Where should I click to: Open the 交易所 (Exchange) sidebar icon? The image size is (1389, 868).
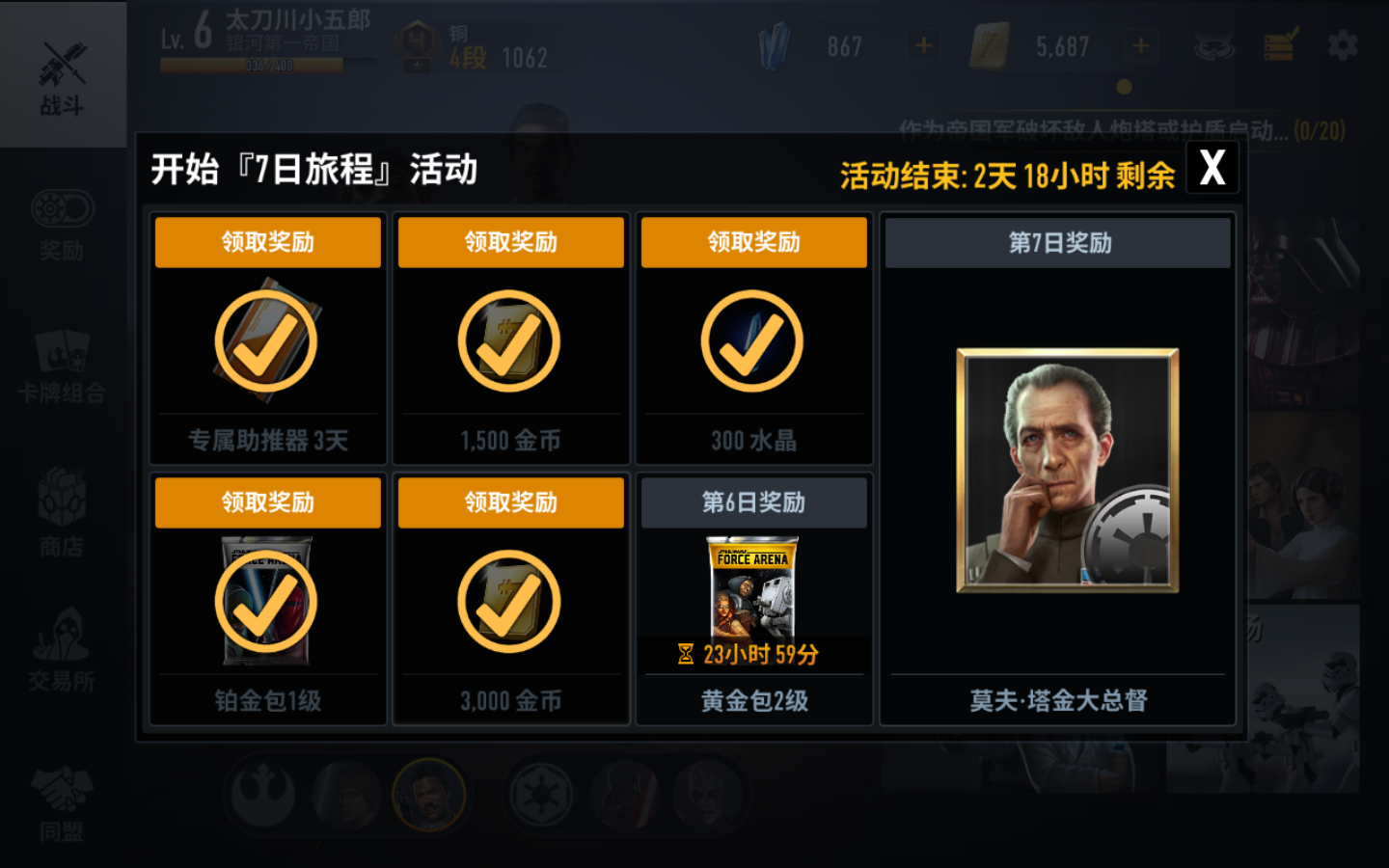[64, 651]
